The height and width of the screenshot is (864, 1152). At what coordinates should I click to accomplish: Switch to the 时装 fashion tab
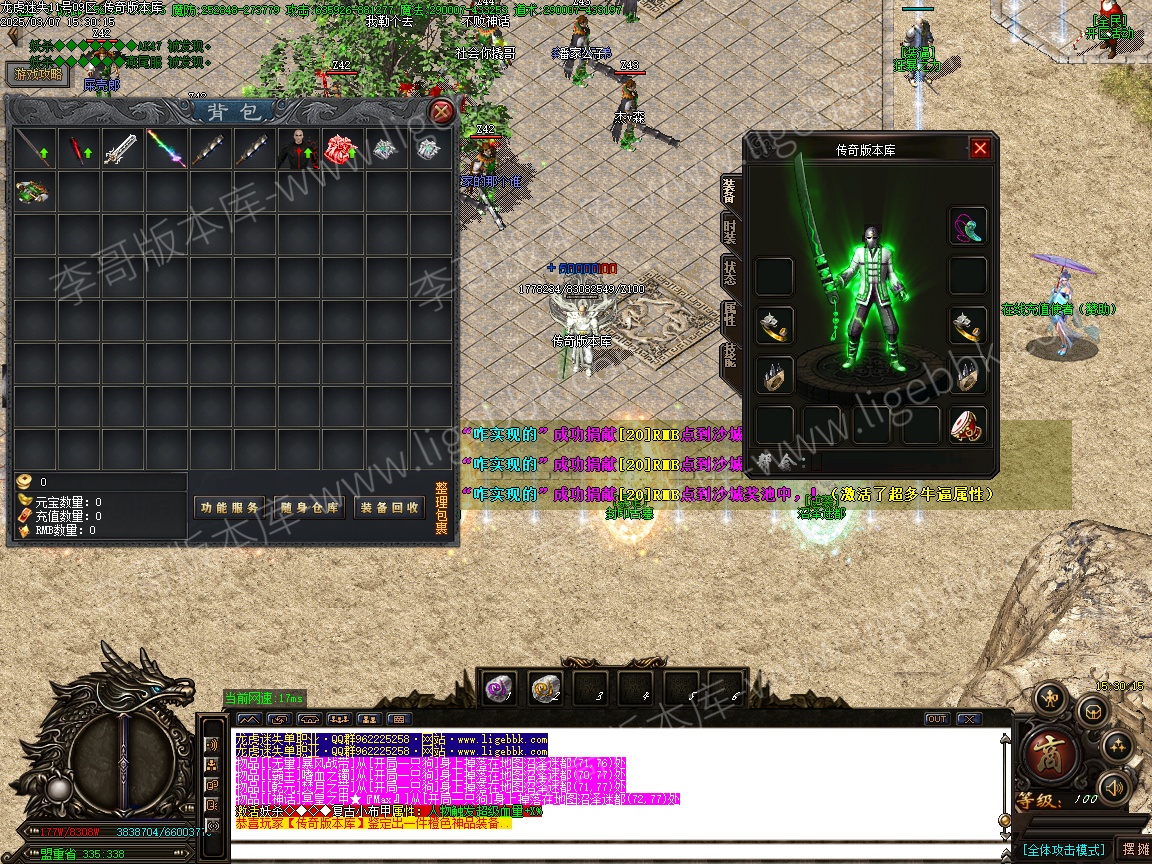point(730,233)
